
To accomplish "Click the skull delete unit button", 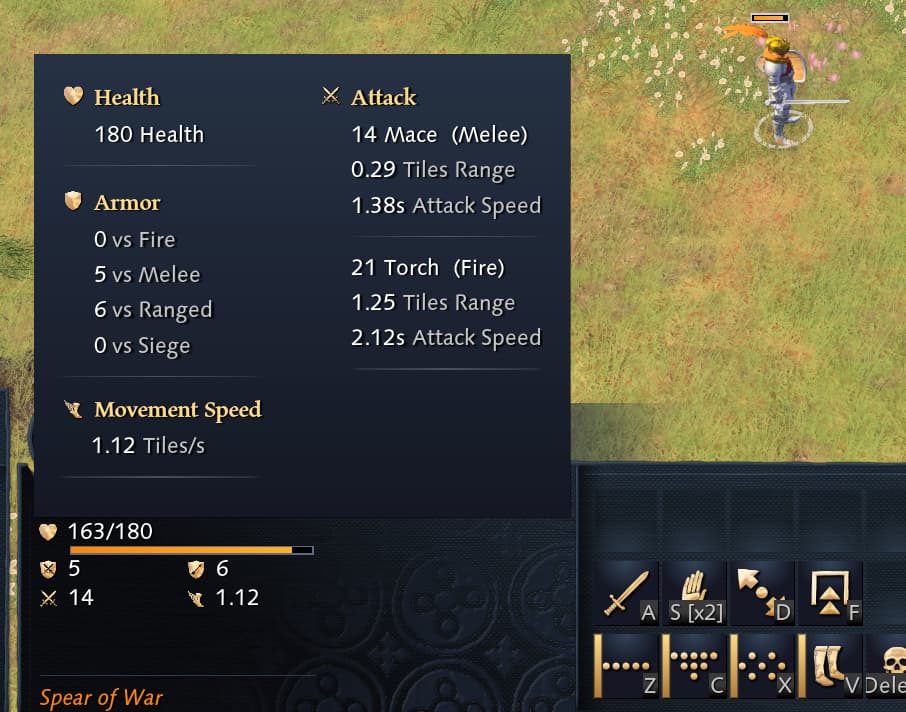I will click(888, 665).
